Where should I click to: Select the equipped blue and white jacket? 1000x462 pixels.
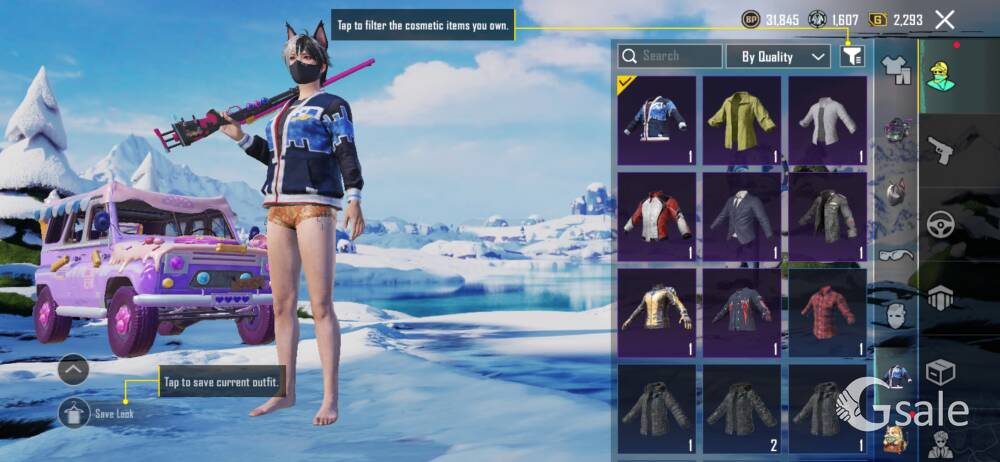click(657, 120)
